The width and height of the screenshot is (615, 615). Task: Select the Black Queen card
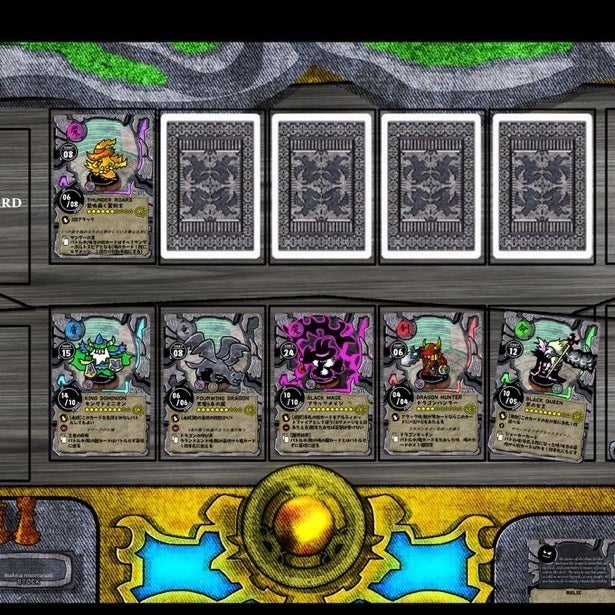tap(542, 383)
